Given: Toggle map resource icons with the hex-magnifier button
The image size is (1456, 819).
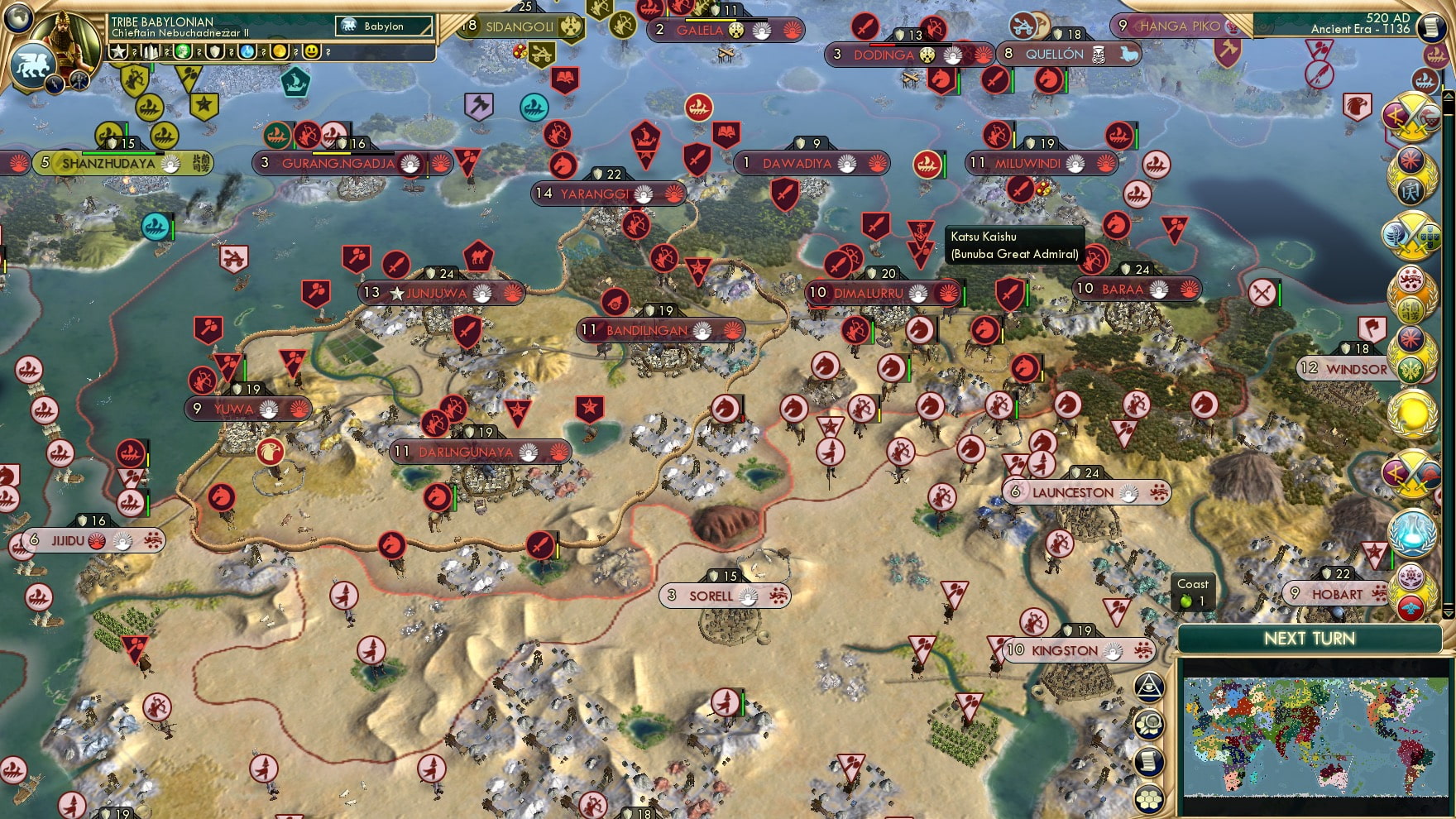Looking at the screenshot, I should tap(1150, 724).
